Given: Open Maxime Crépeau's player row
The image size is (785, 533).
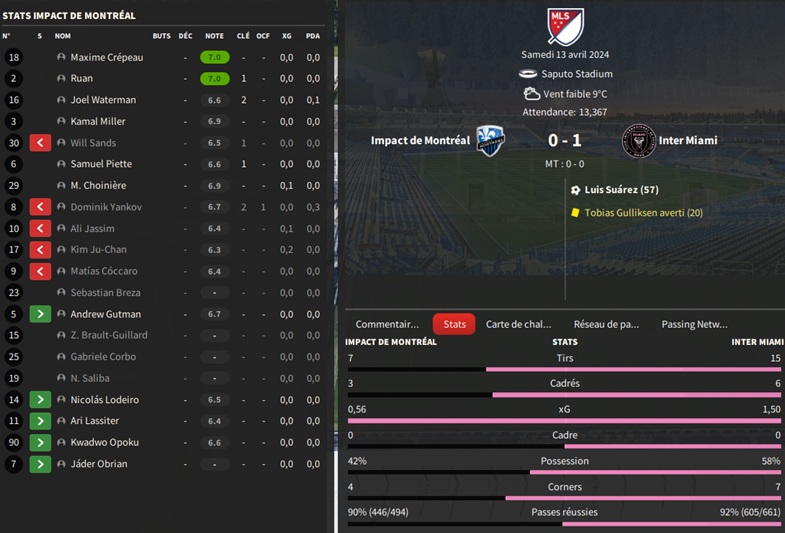Looking at the screenshot, I should pos(106,58).
